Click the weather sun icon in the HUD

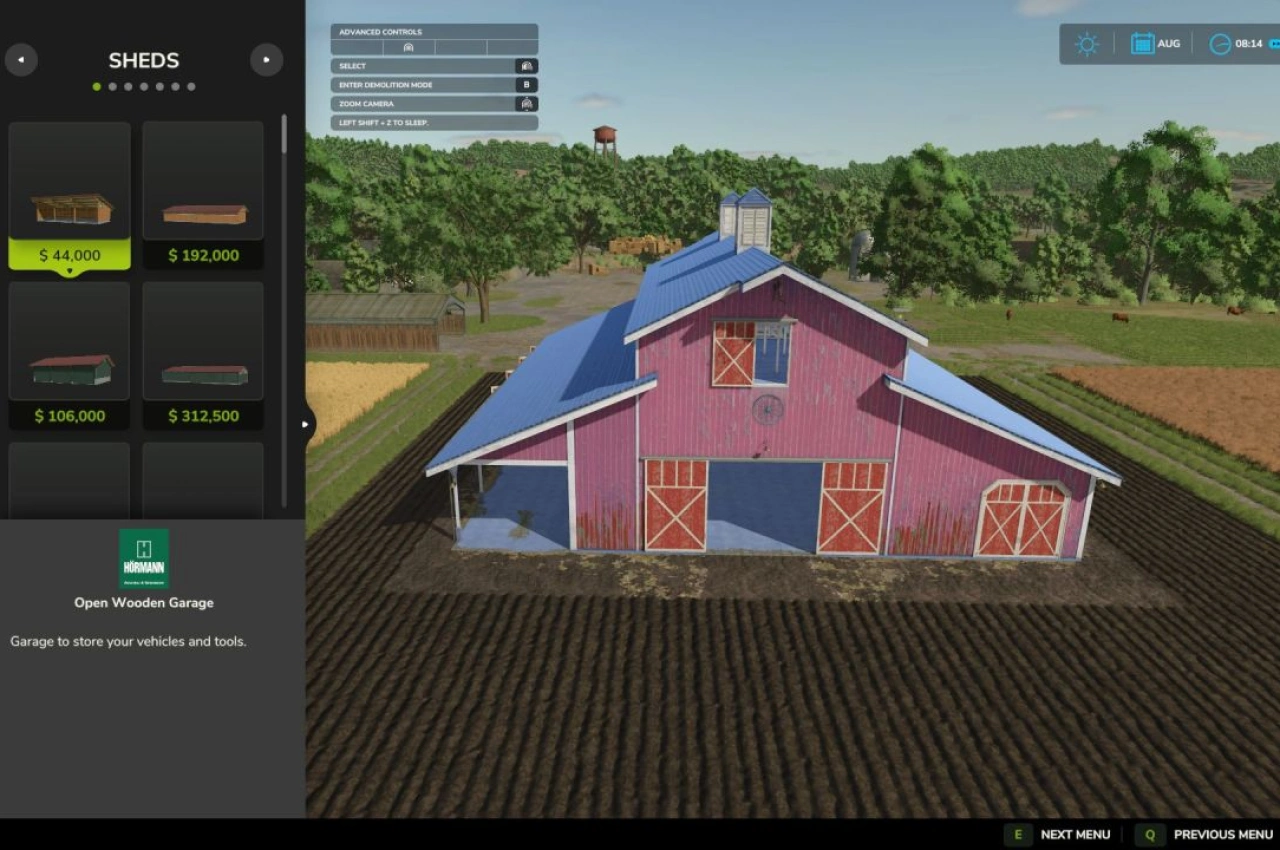(x=1087, y=44)
